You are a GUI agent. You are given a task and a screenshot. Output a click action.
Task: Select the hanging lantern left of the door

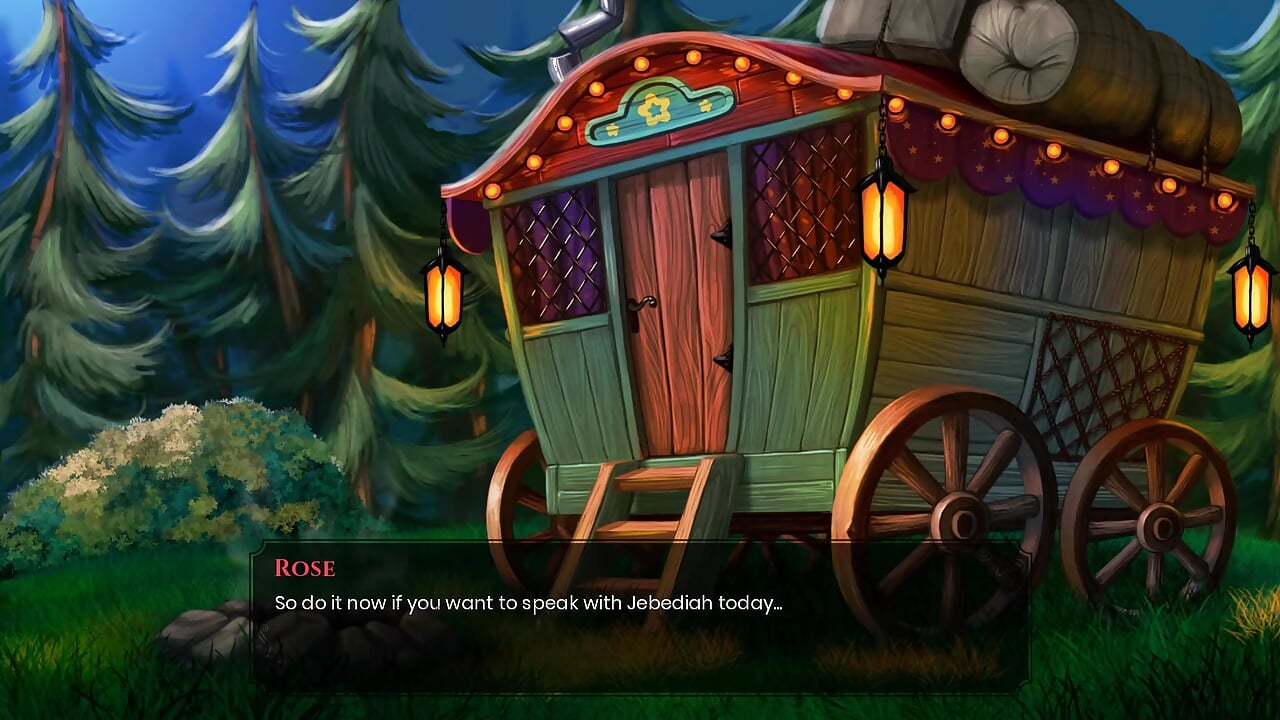click(x=443, y=298)
